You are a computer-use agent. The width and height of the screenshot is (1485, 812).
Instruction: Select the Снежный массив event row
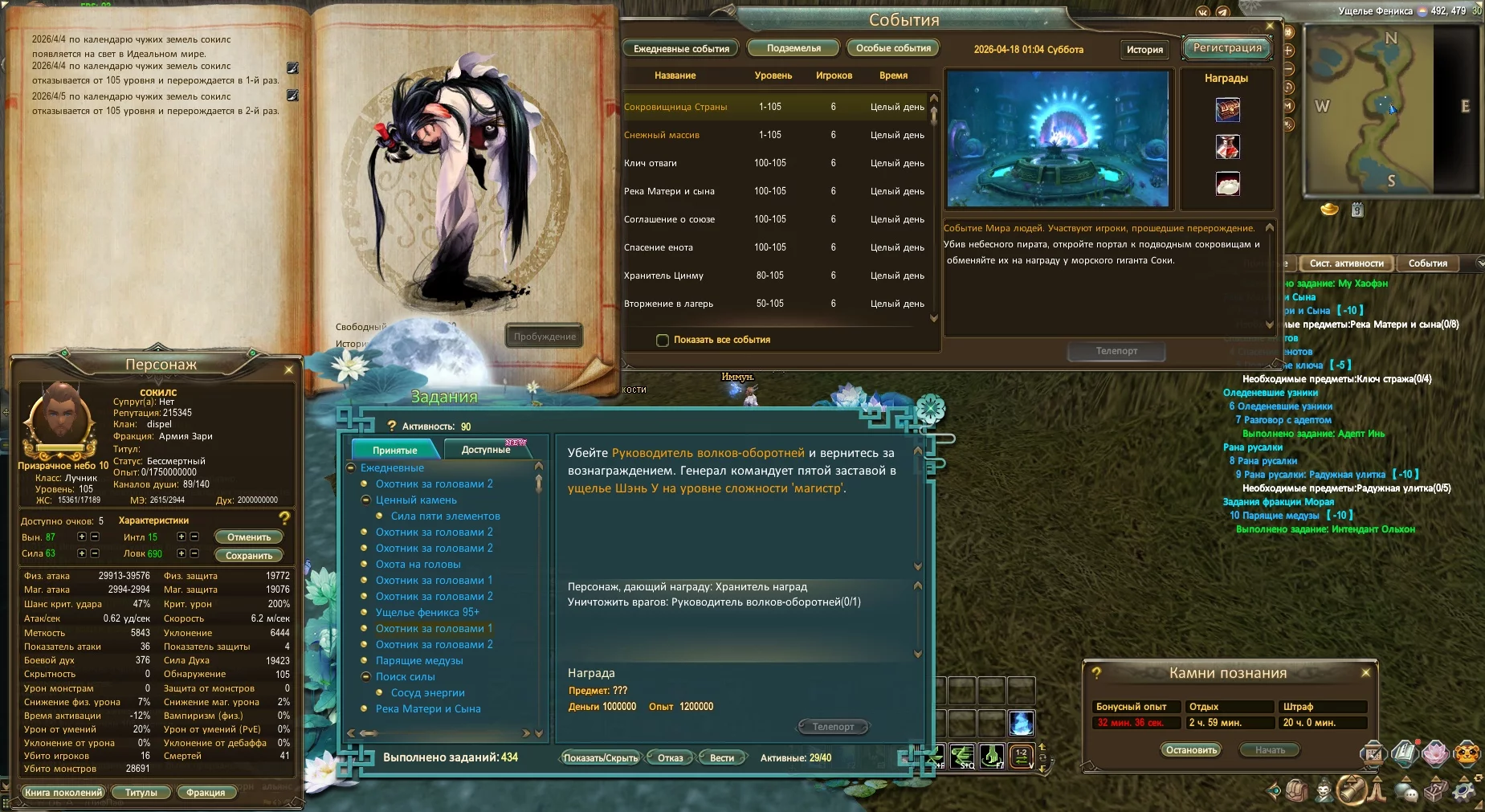[662, 135]
